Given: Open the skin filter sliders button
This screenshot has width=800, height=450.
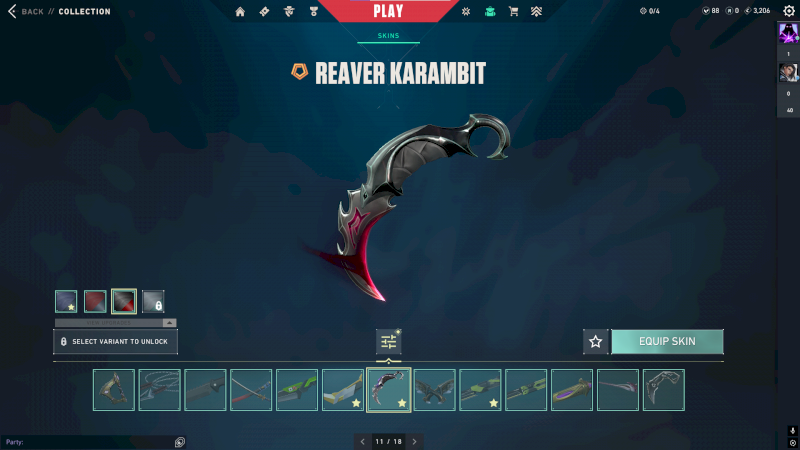Looking at the screenshot, I should (389, 342).
